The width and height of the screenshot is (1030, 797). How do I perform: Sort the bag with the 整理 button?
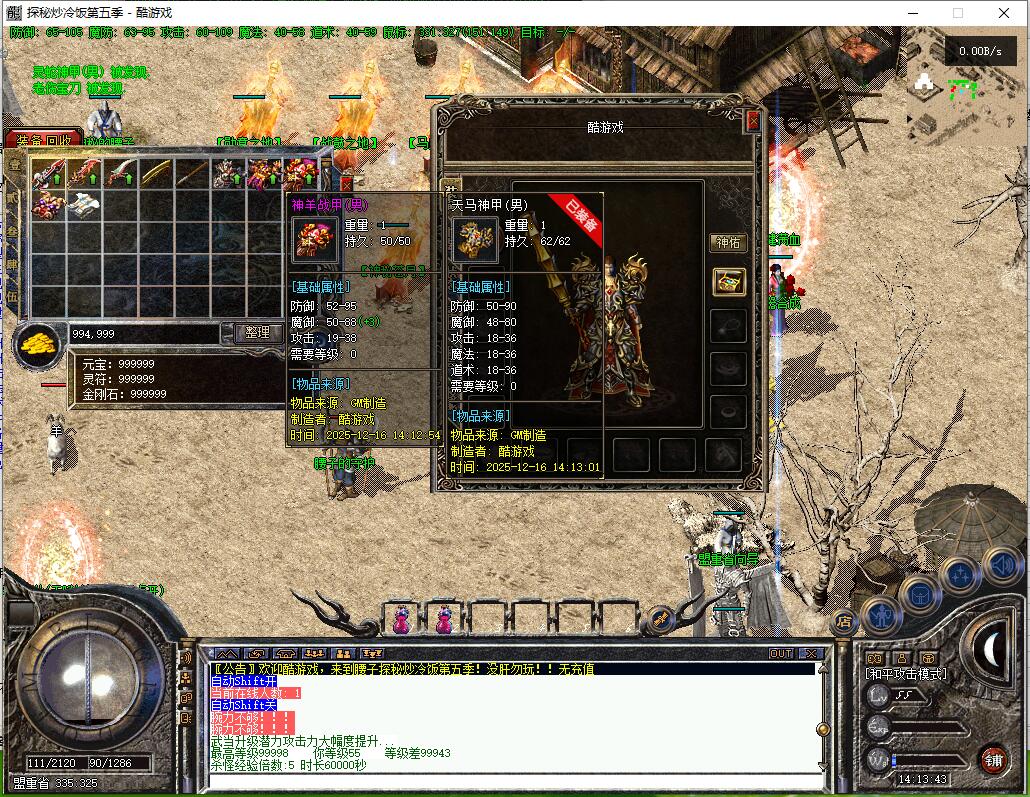(x=257, y=332)
